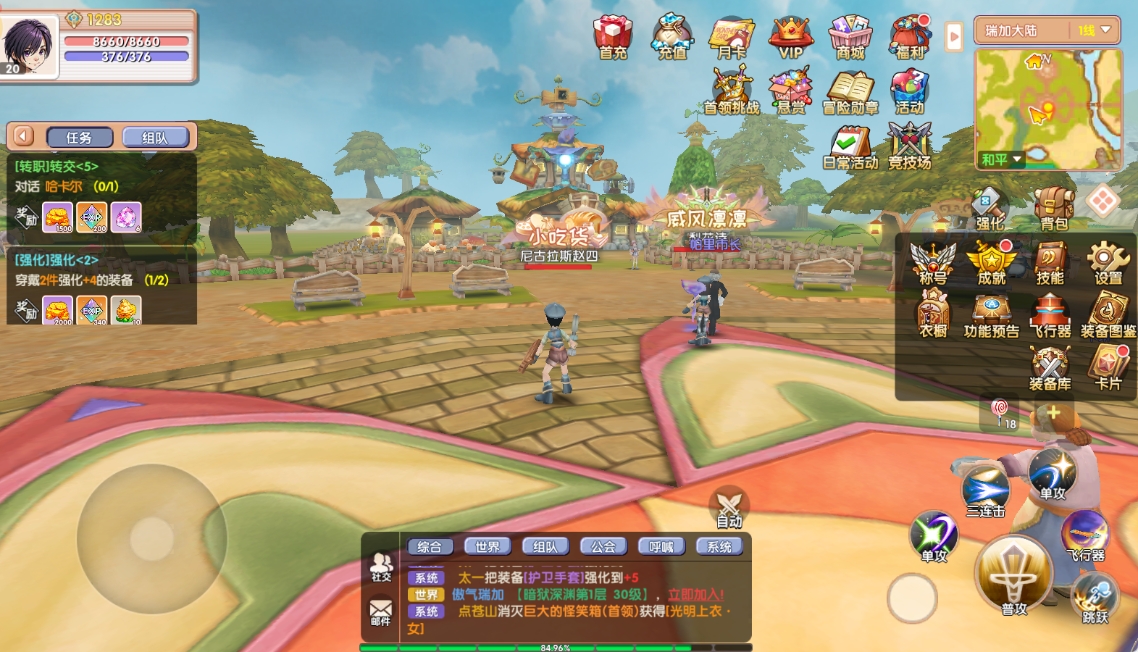Open 首领挑战 boss challenge
This screenshot has height=652, width=1138.
732,90
